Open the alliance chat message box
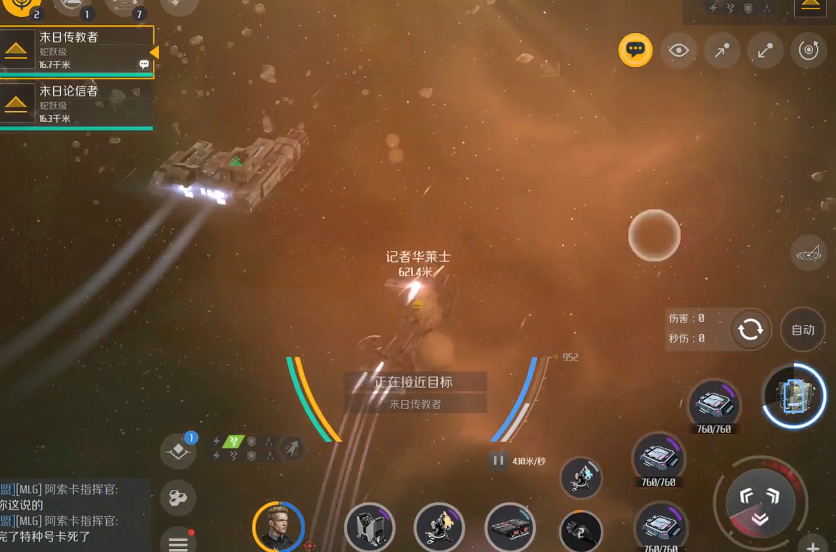The width and height of the screenshot is (836, 552). (75, 514)
